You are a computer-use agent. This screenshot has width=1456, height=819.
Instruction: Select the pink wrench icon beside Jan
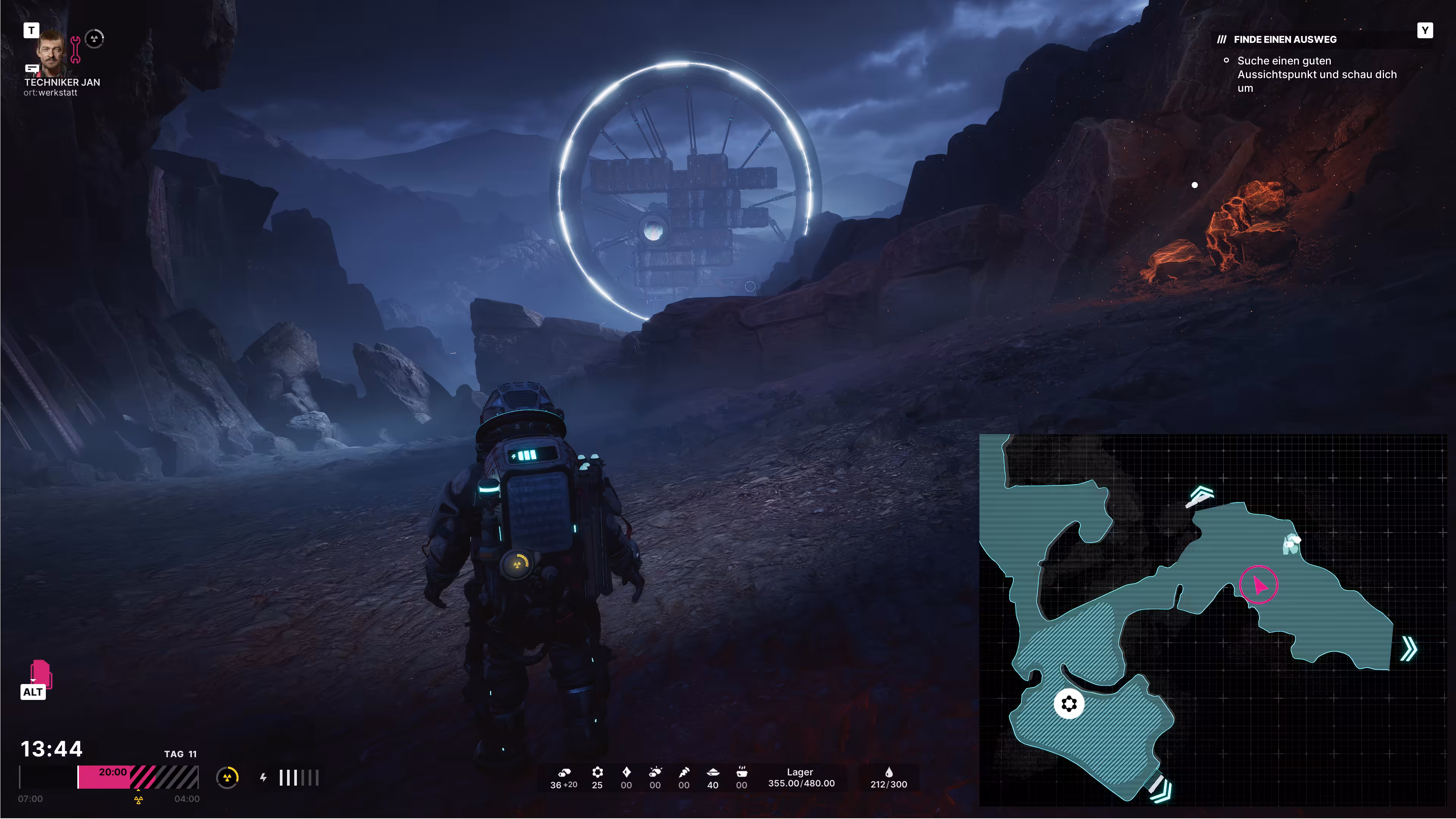click(75, 49)
